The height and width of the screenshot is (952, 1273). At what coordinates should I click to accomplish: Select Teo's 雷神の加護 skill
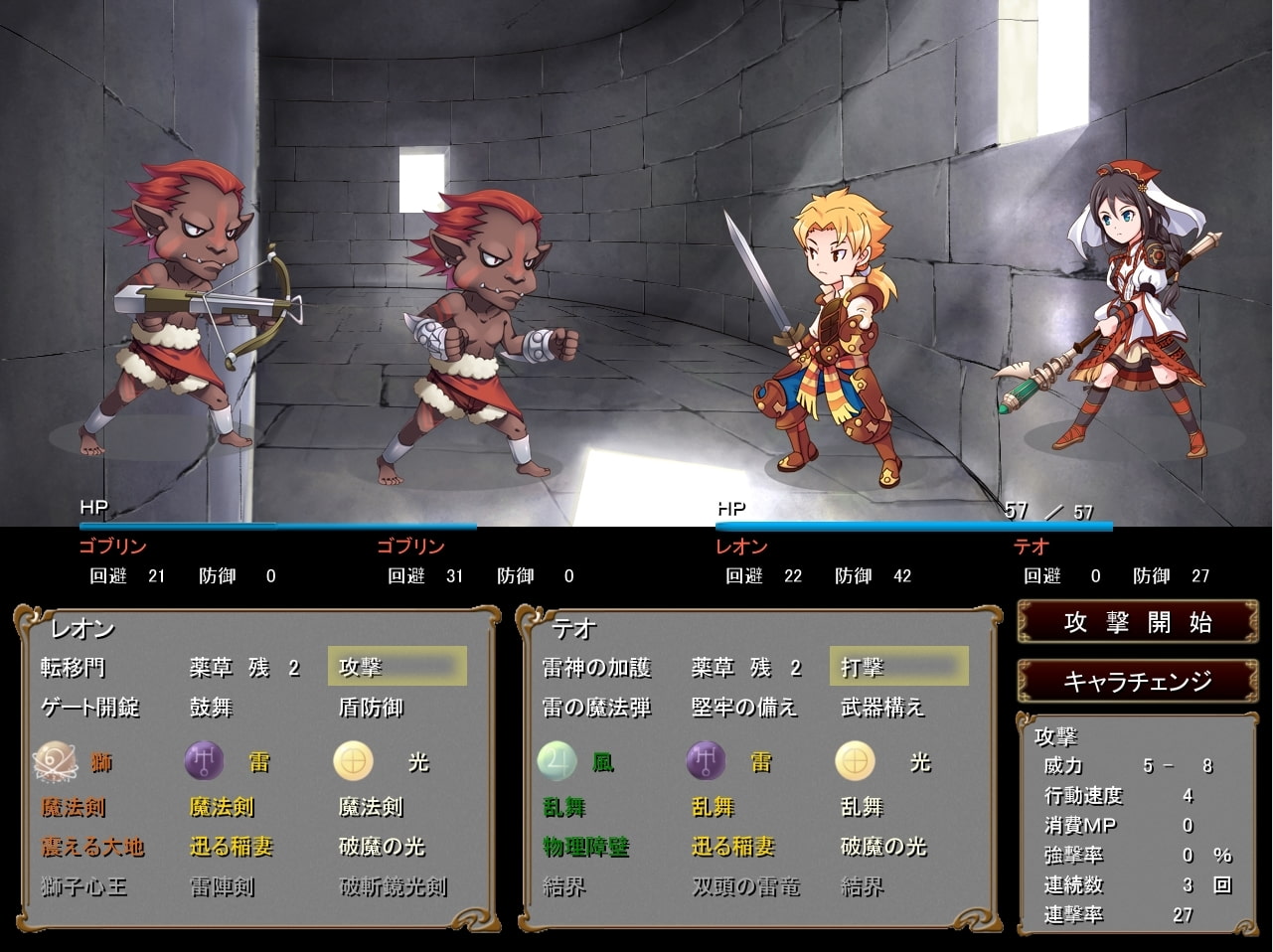point(596,667)
